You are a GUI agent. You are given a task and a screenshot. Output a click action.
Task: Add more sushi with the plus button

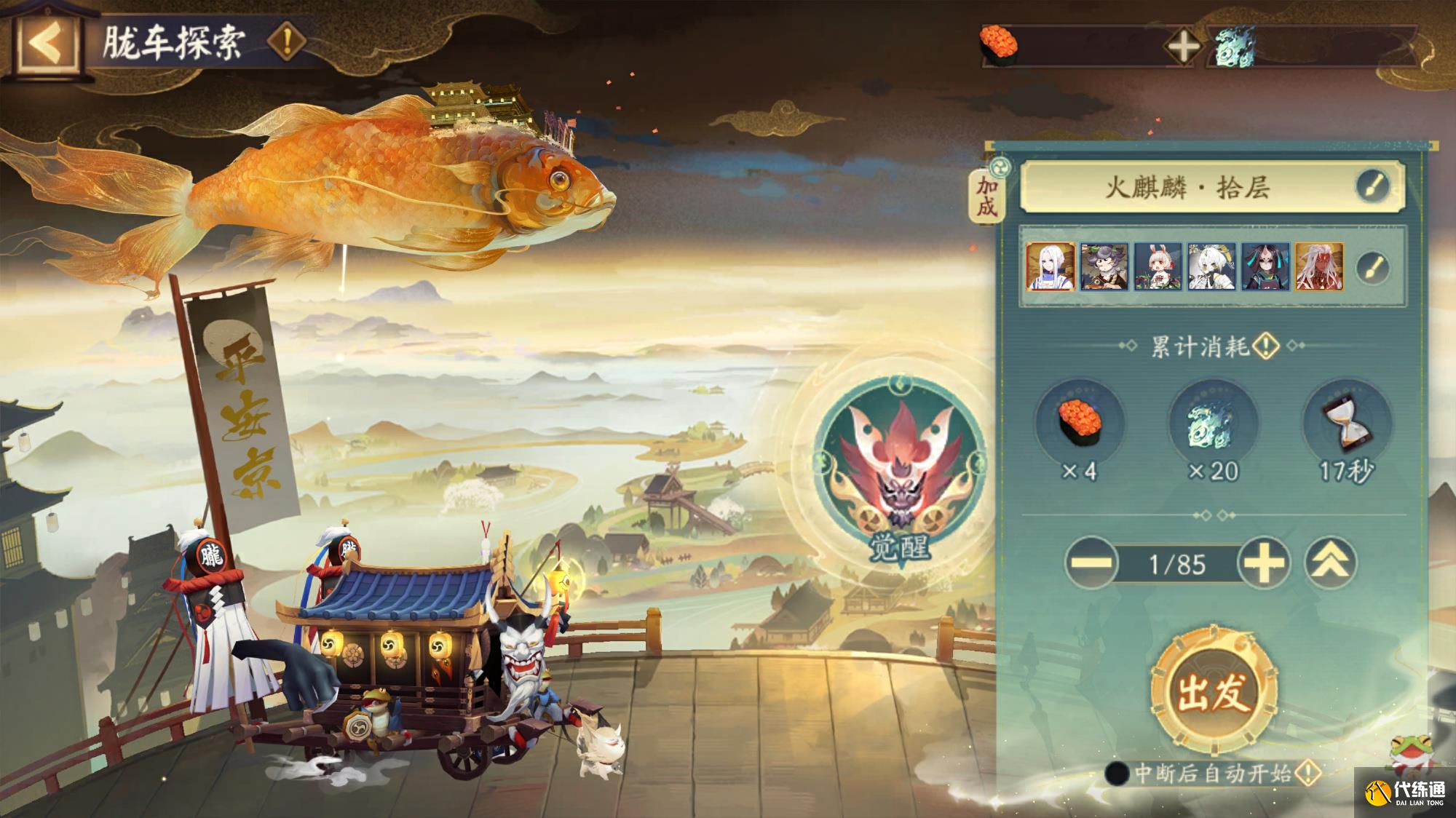pos(1183,47)
